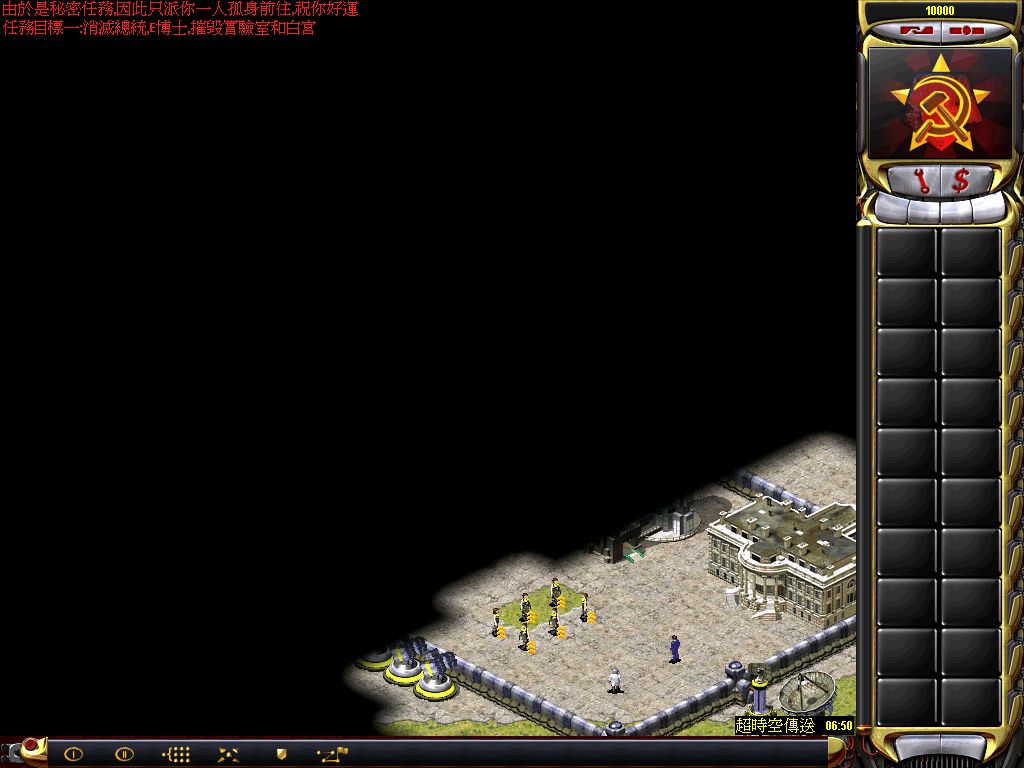Select team one with the Roman numeral I icon
This screenshot has width=1024, height=768.
[x=73, y=754]
